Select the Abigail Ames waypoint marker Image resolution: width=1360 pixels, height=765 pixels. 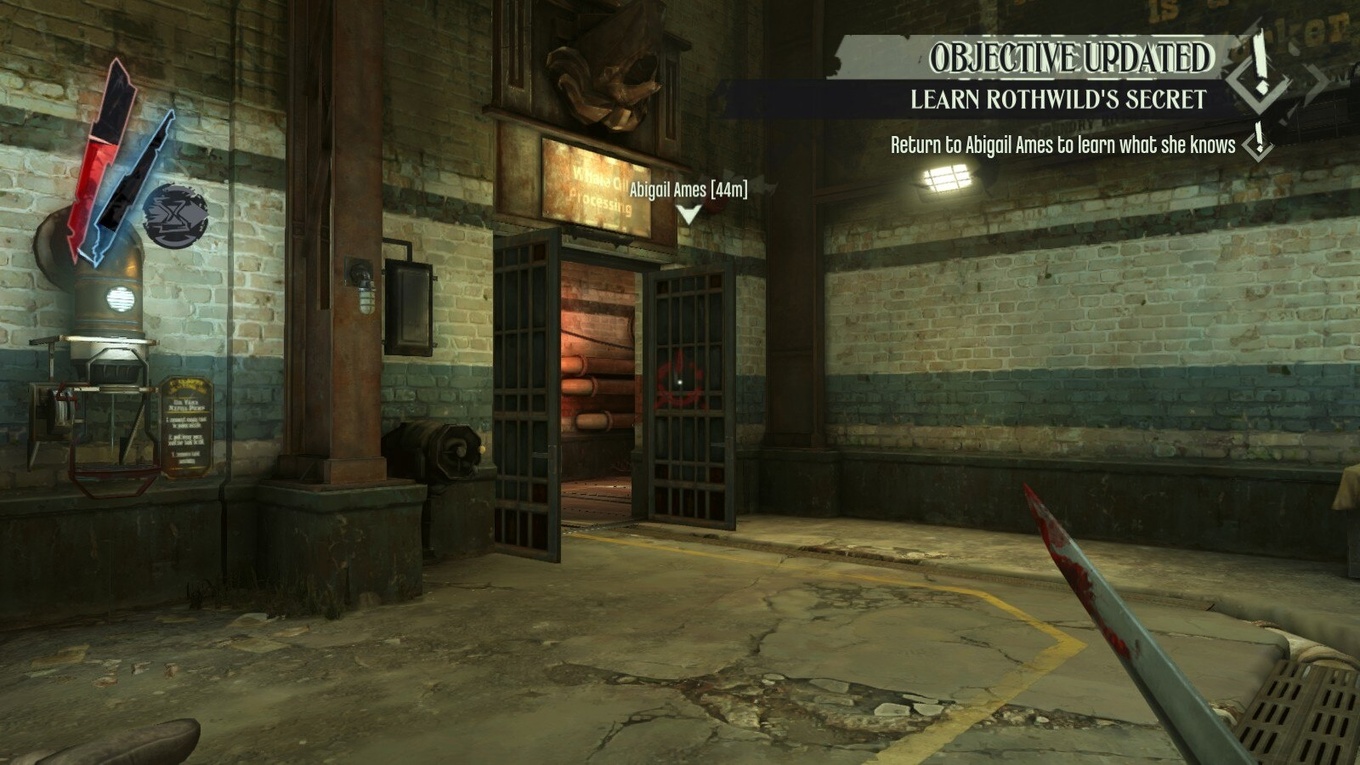(689, 213)
